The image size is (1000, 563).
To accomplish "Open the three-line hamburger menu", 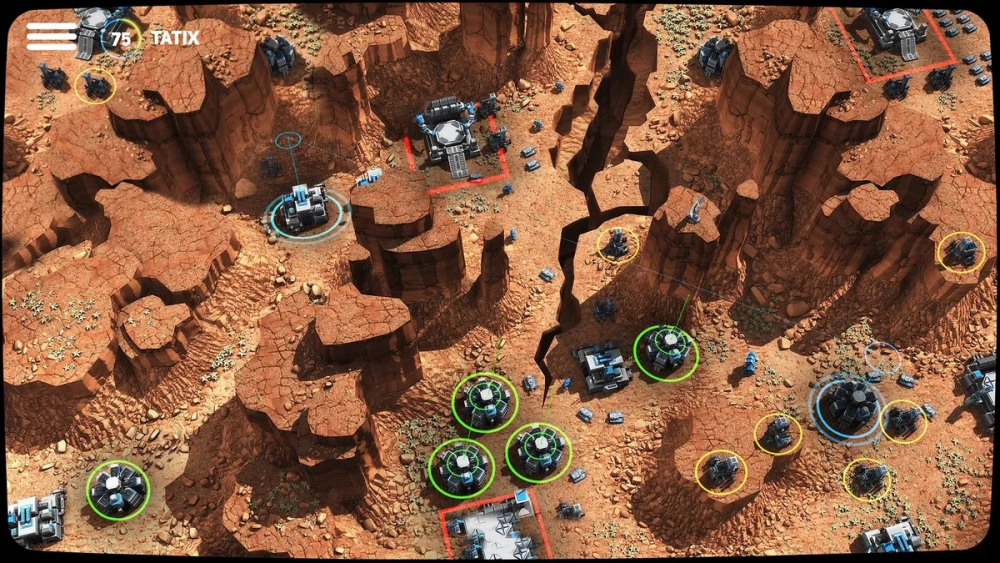I will coord(51,37).
